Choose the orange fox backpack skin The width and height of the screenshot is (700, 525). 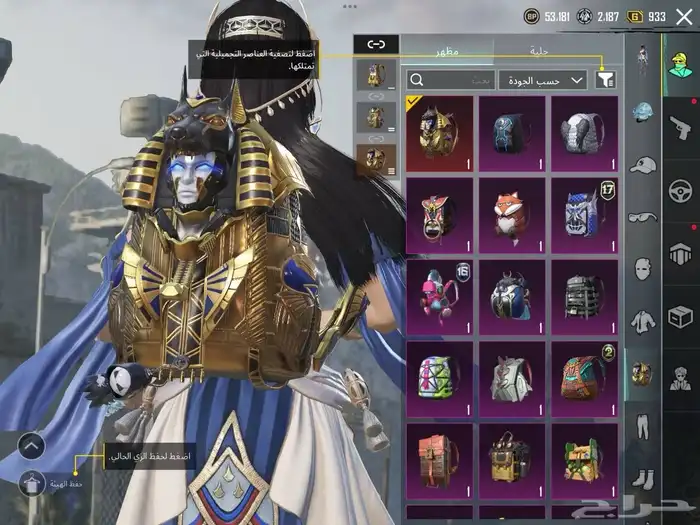[x=511, y=214]
